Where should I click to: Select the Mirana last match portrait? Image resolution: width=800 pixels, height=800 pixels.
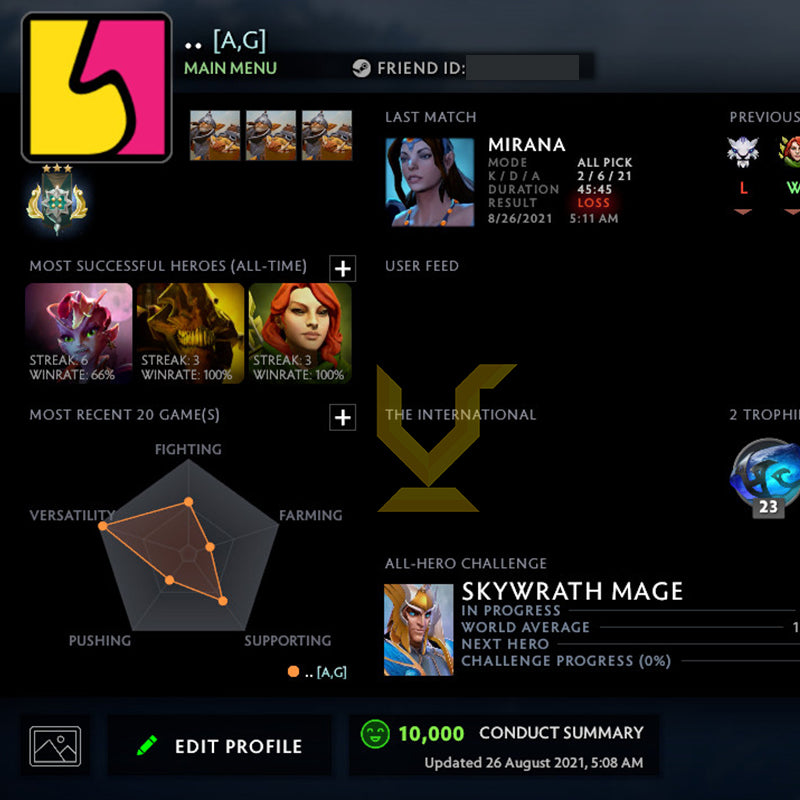(429, 183)
